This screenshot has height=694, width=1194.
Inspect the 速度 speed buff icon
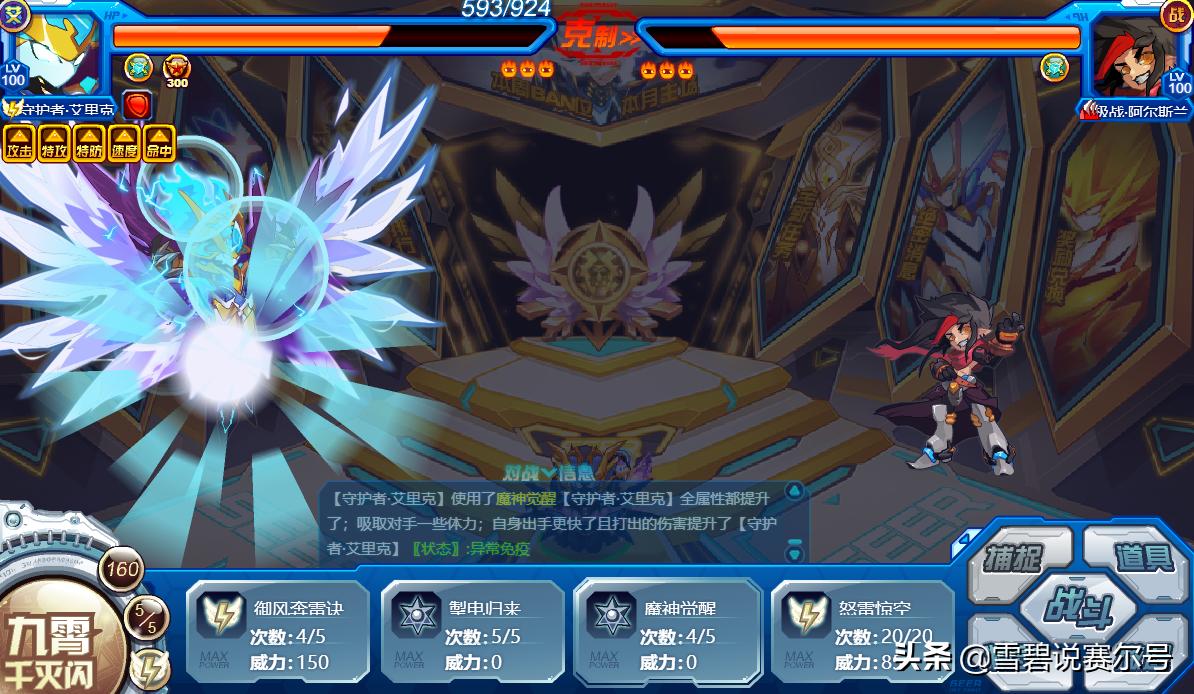(x=124, y=144)
